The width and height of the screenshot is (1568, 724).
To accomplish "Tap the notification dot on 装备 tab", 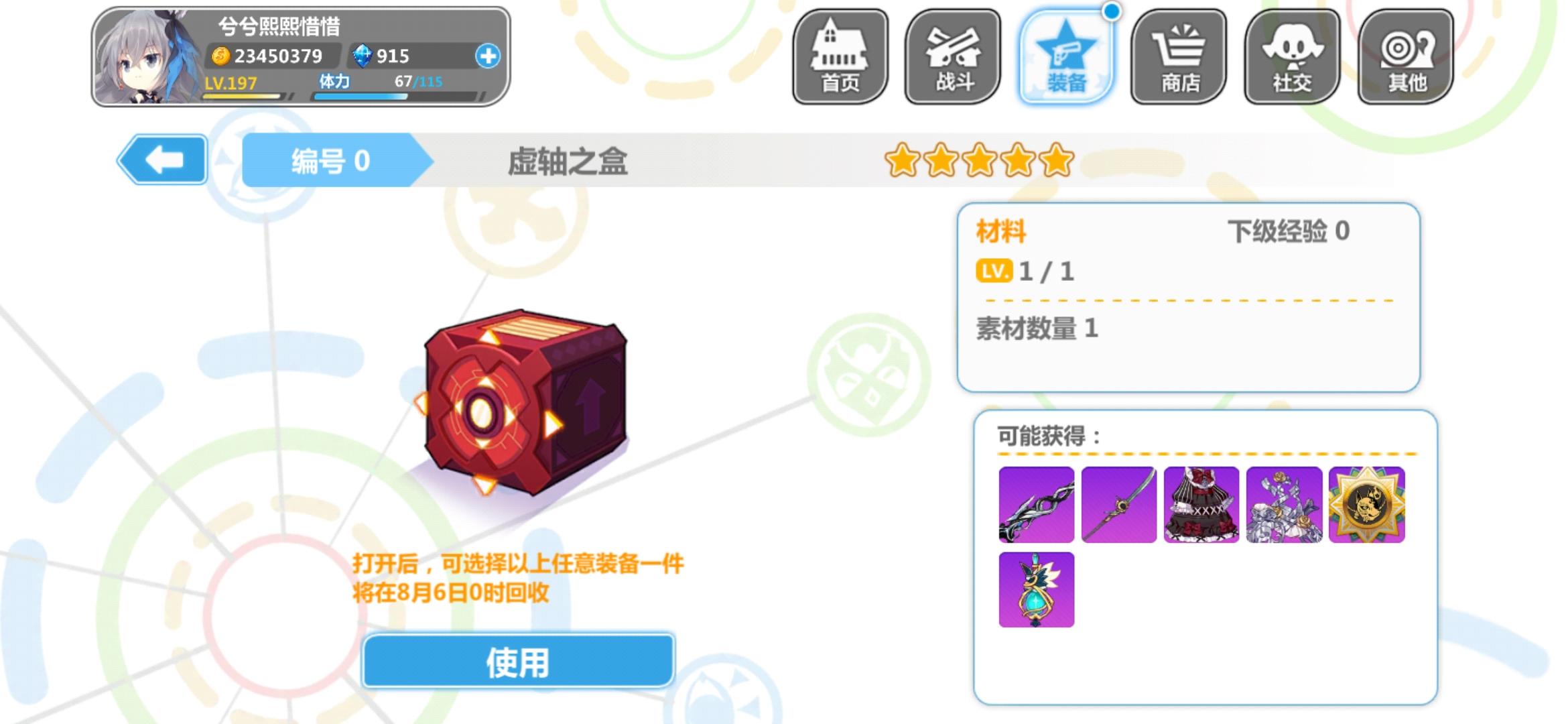I will tap(1110, 10).
